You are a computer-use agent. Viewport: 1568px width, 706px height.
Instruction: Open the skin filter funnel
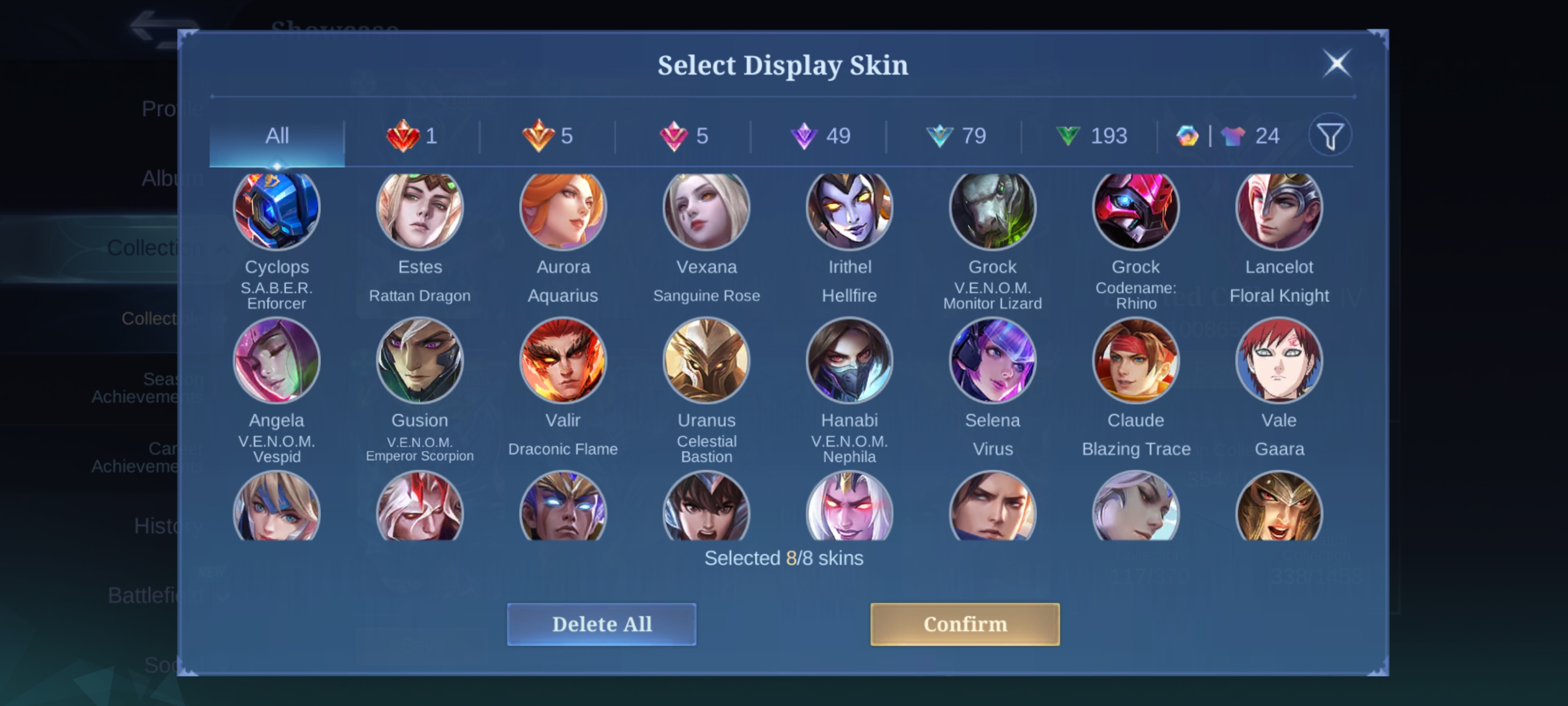click(1330, 136)
